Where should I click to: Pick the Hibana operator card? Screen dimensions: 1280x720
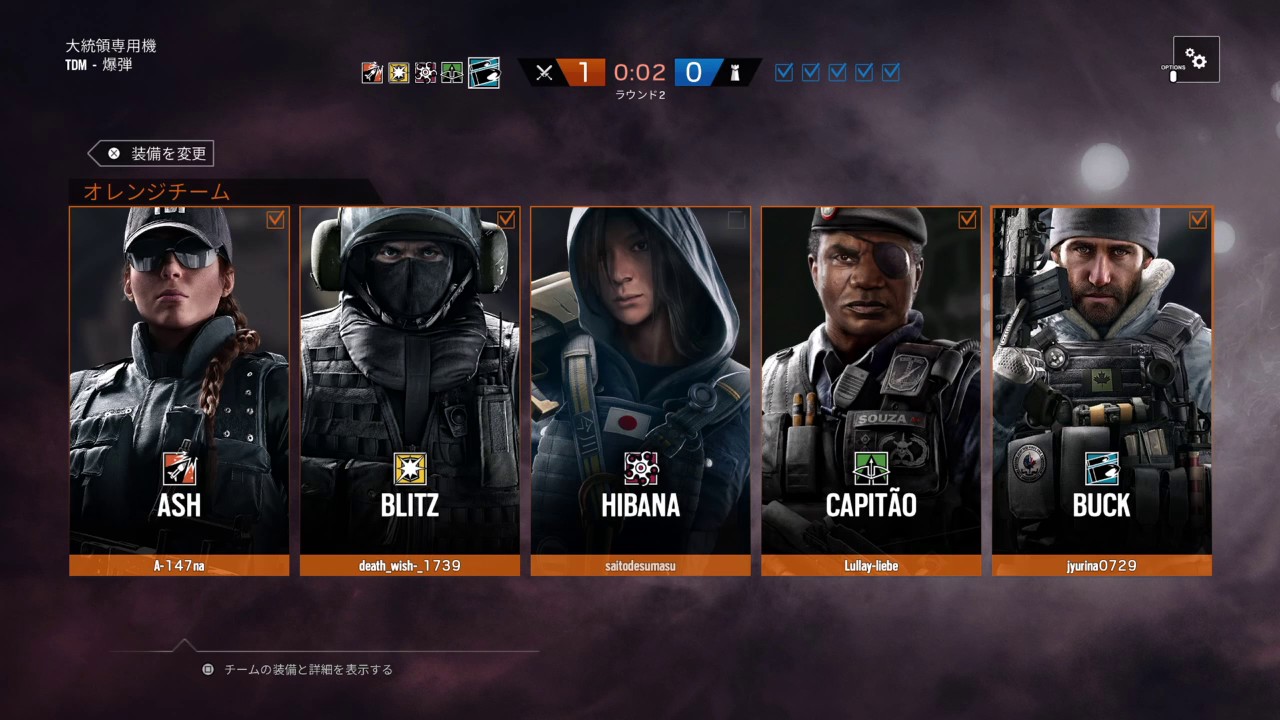click(x=640, y=380)
